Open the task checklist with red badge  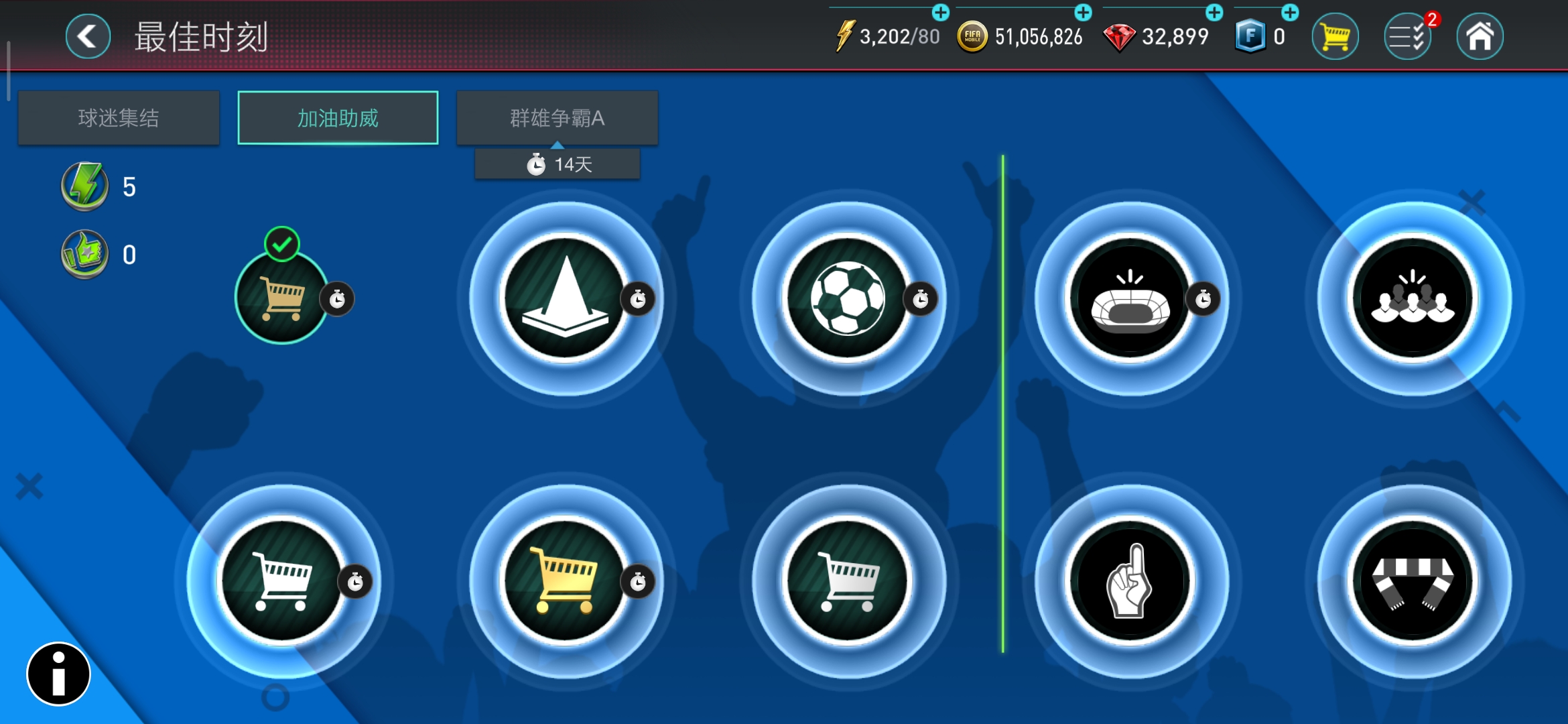tap(1407, 36)
